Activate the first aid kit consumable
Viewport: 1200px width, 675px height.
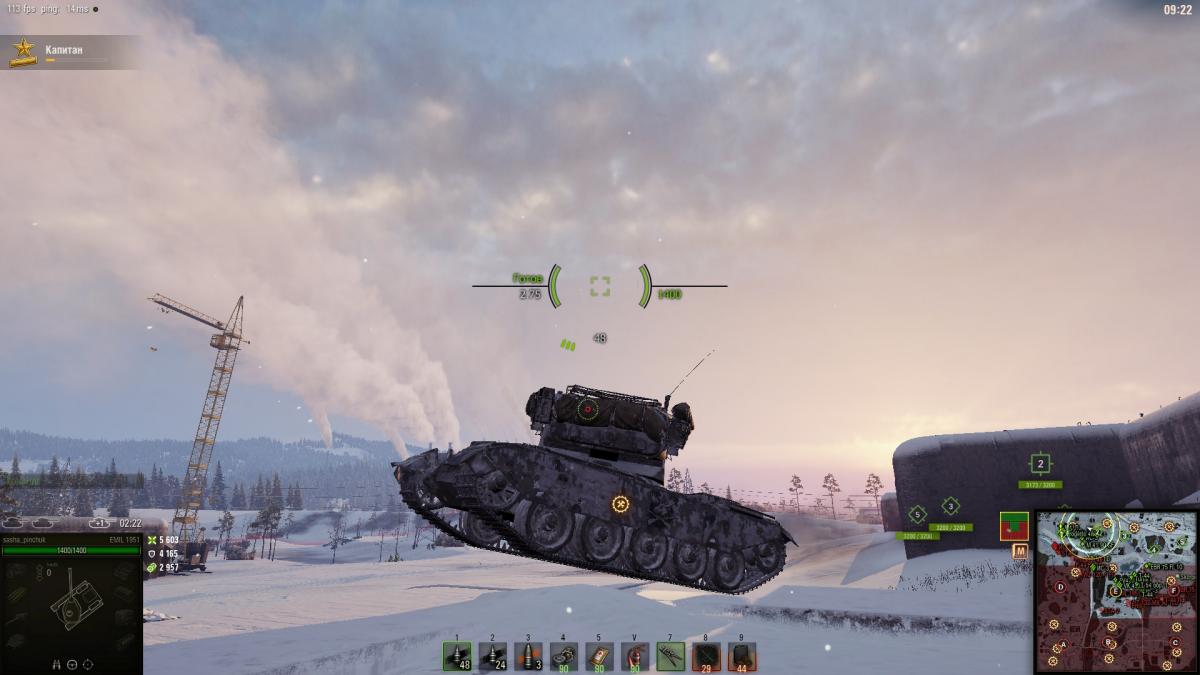click(x=599, y=656)
